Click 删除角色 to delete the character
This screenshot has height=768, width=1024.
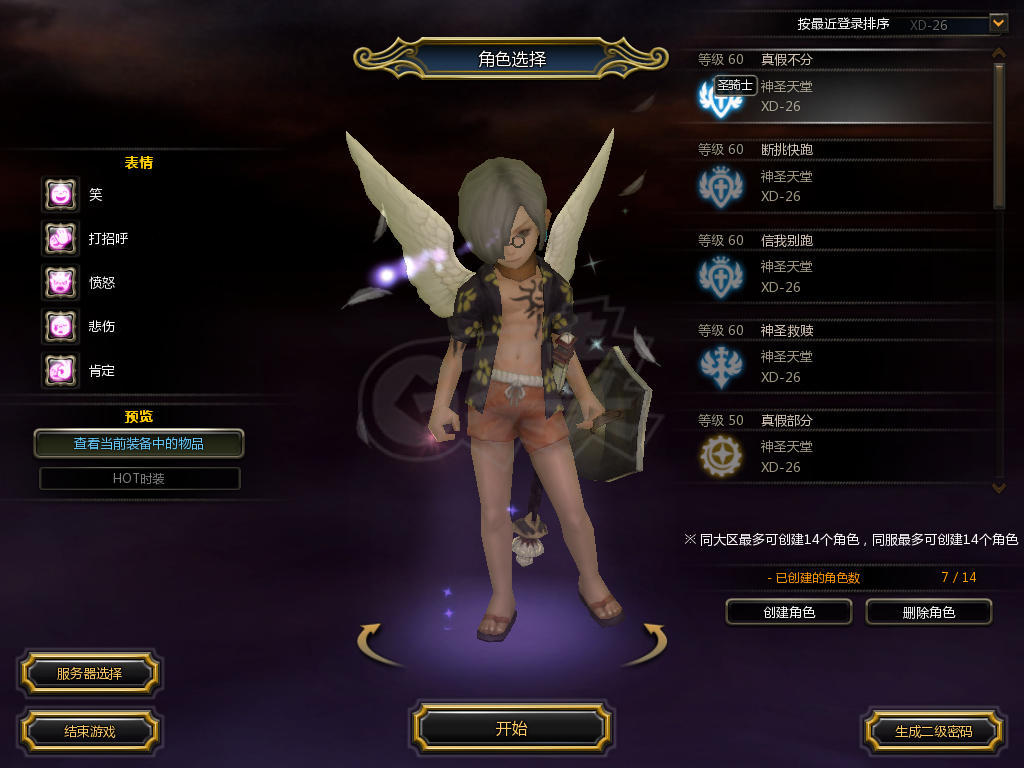coord(928,612)
